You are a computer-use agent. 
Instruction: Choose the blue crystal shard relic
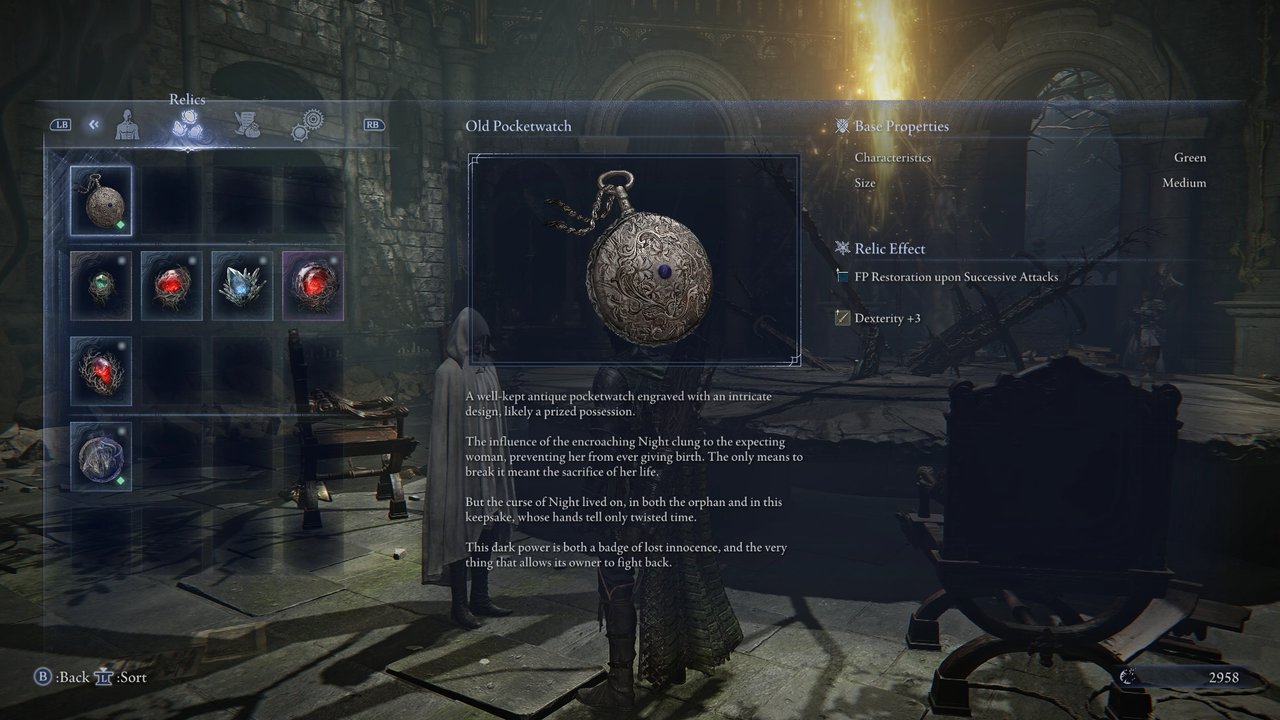(242, 286)
